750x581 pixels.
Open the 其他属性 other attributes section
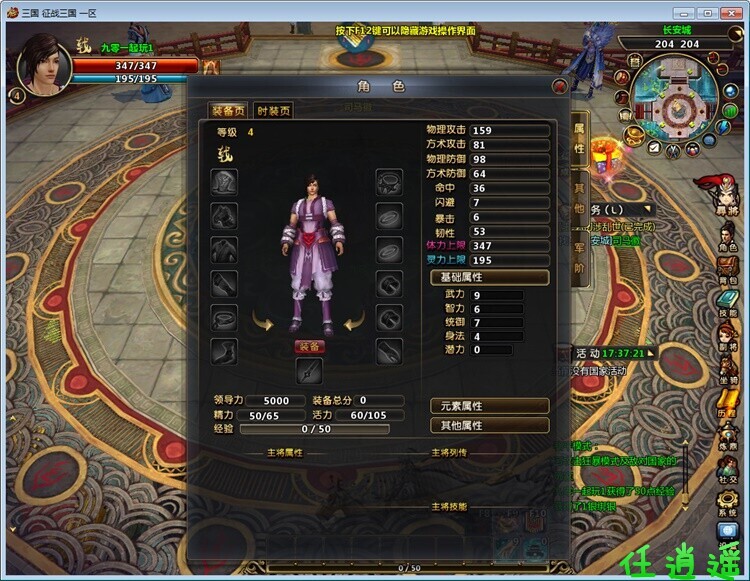[x=488, y=425]
